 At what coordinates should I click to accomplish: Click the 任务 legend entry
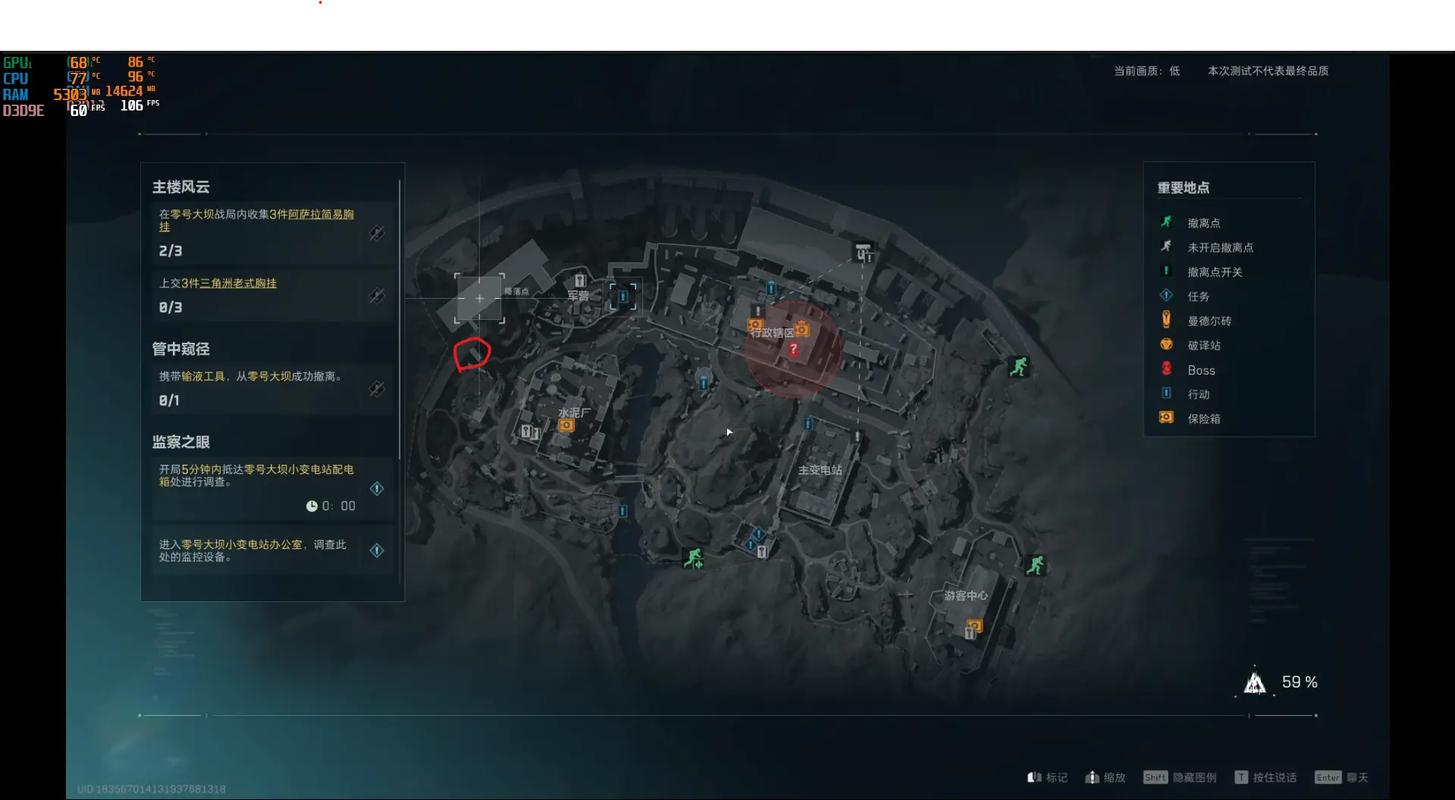(1198, 296)
